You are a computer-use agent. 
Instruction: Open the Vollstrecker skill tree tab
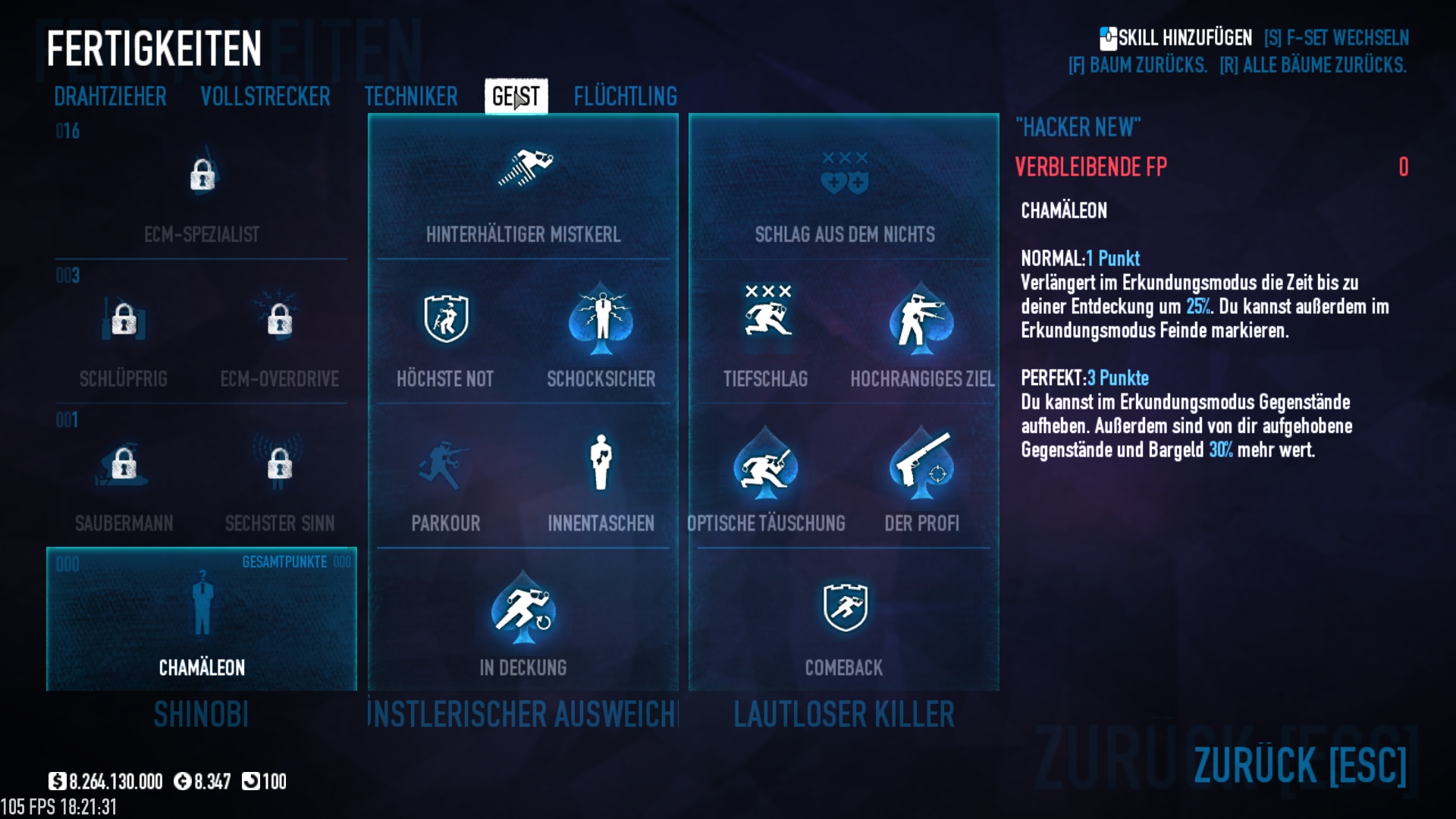pos(265,97)
